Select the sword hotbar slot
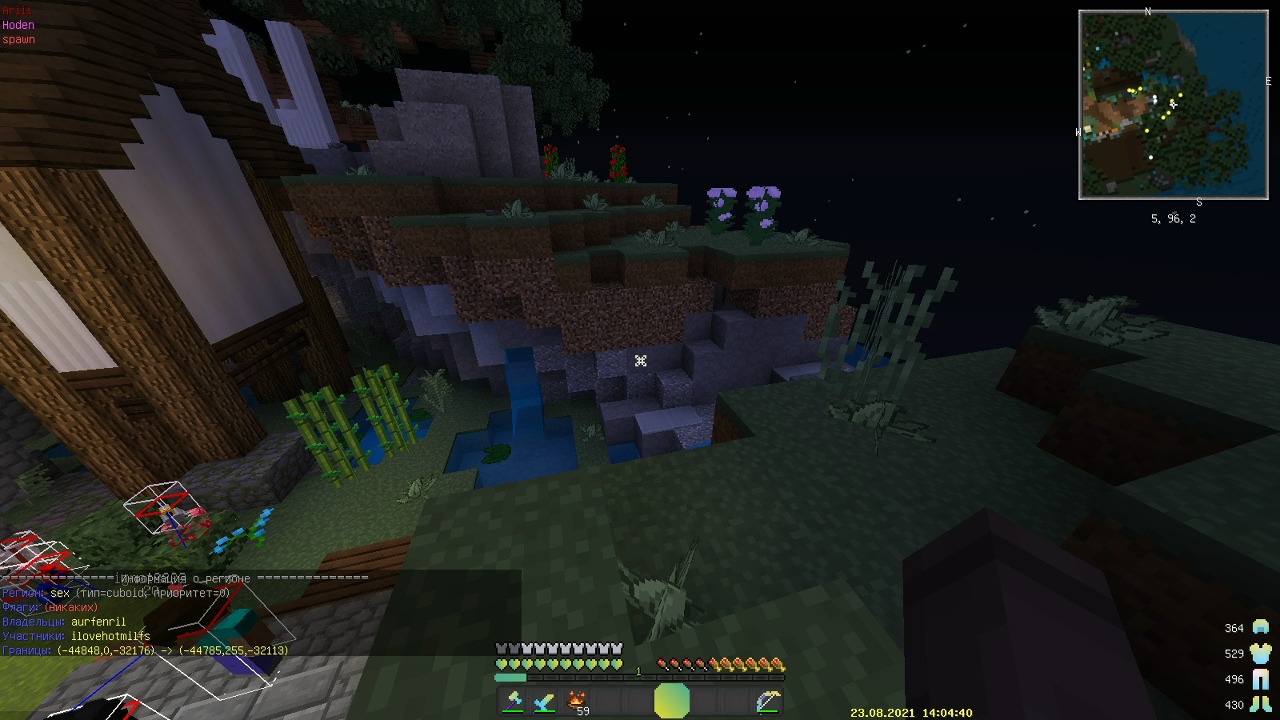 545,701
